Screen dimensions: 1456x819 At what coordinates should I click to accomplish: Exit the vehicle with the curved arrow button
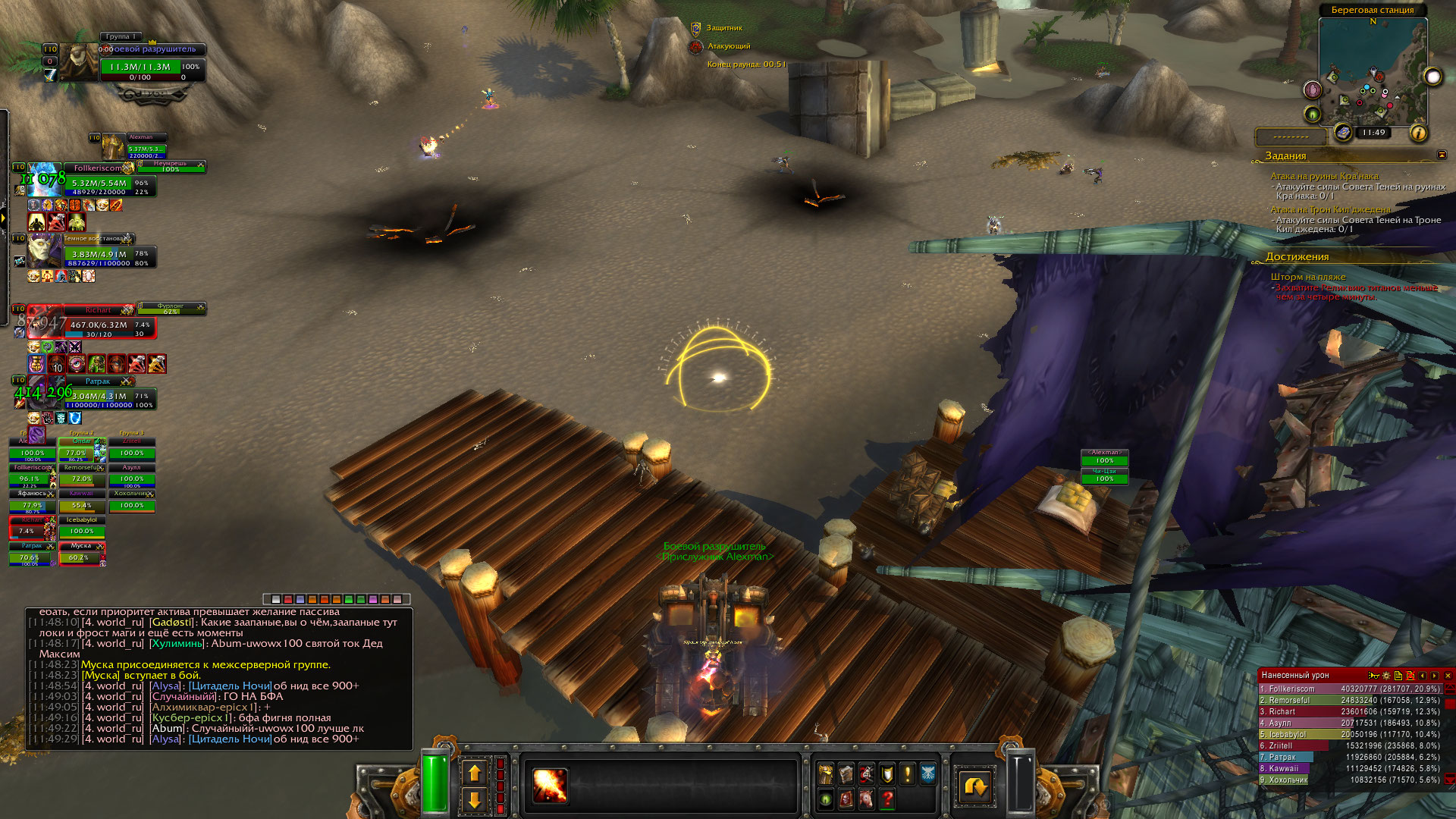[x=974, y=786]
